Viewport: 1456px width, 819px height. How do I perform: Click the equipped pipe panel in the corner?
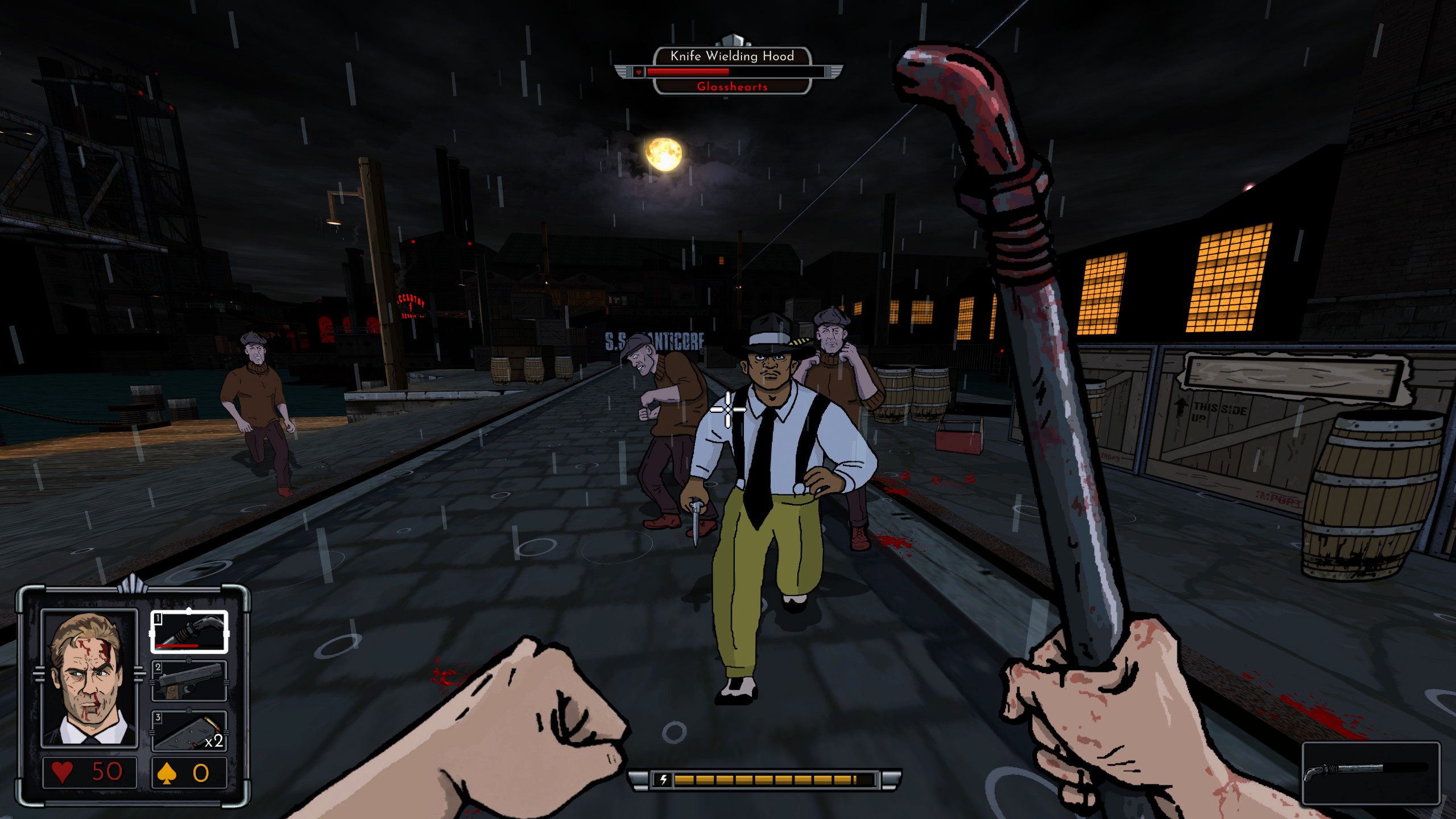[x=1370, y=773]
